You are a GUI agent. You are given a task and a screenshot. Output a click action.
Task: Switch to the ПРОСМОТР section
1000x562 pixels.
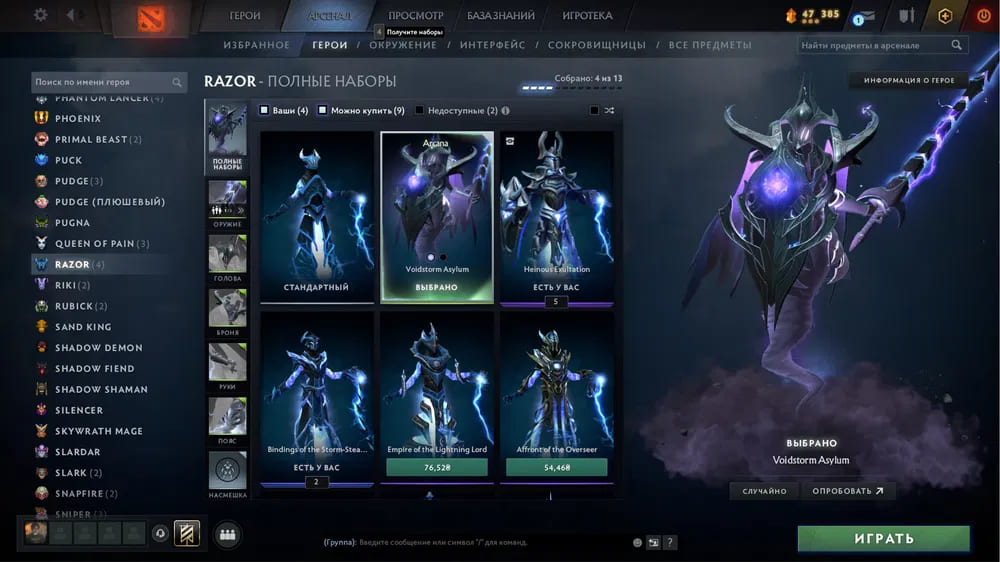[x=415, y=16]
